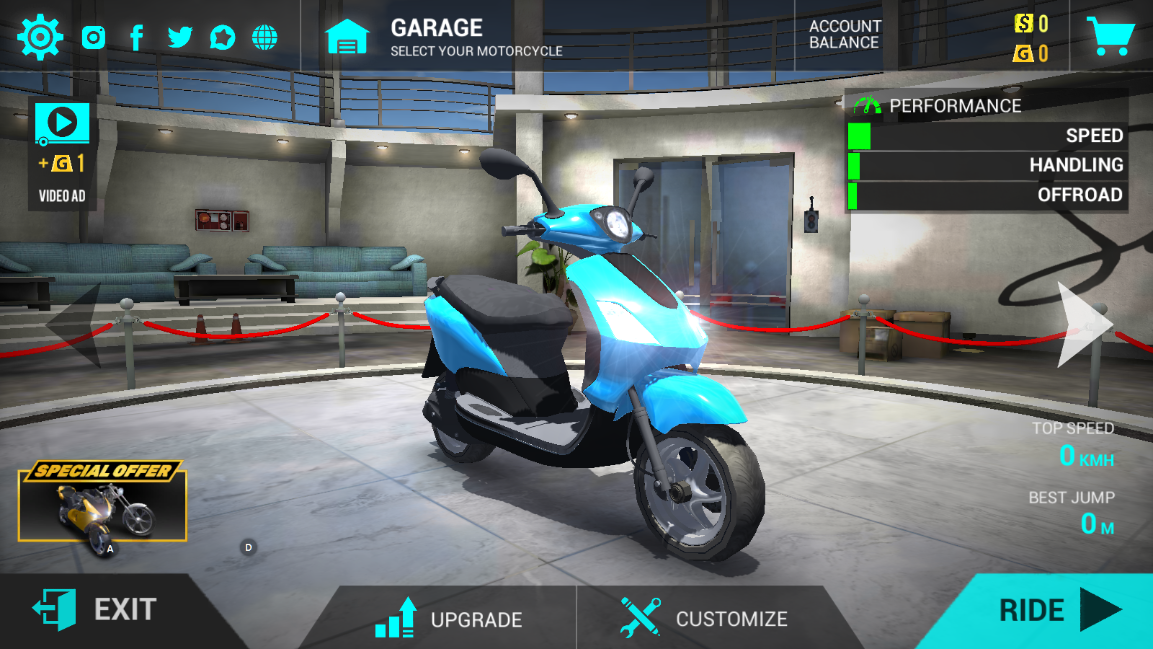Open the globe website icon
Image resolution: width=1153 pixels, height=649 pixels.
[x=265, y=38]
